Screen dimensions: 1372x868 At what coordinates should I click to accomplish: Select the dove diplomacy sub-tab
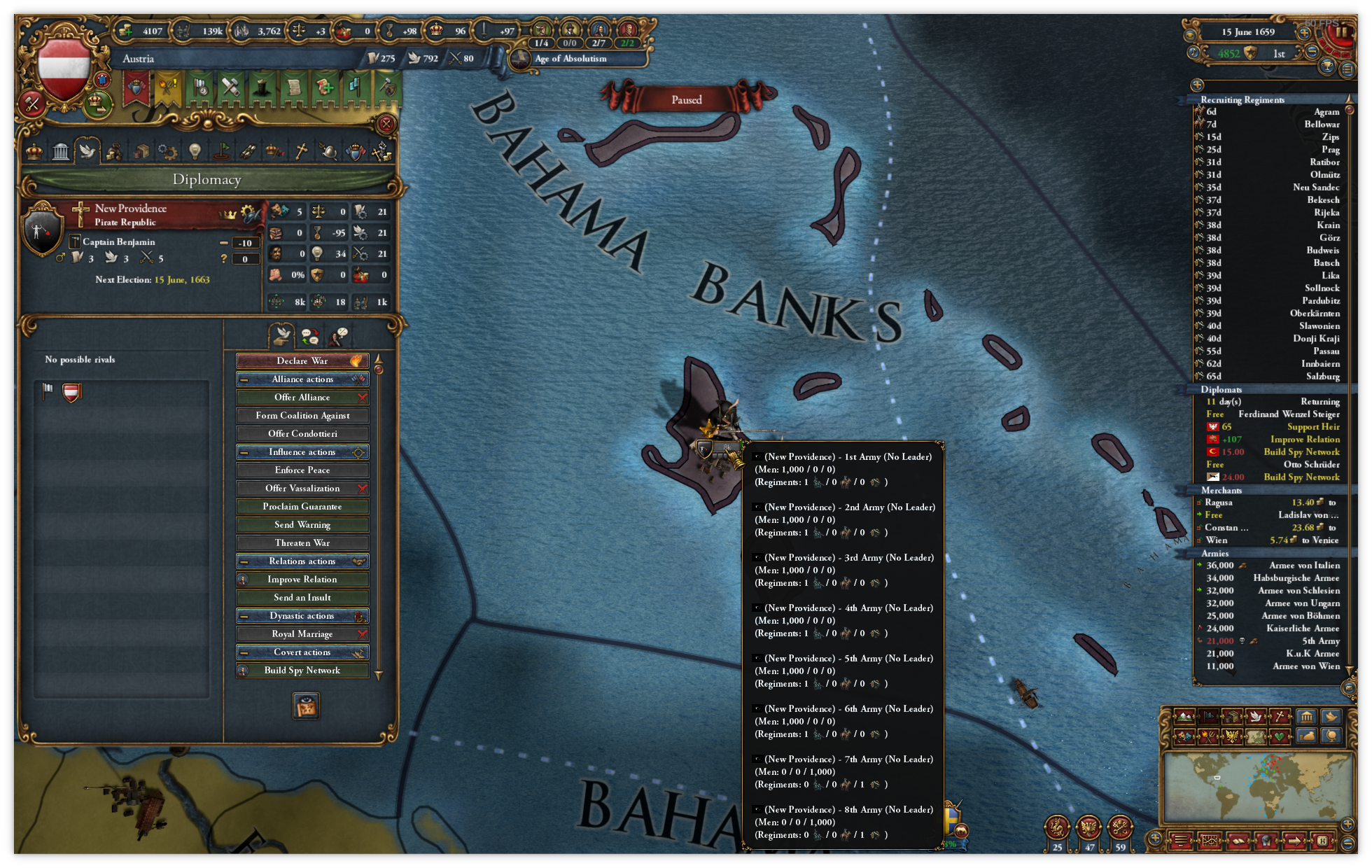pyautogui.click(x=283, y=336)
